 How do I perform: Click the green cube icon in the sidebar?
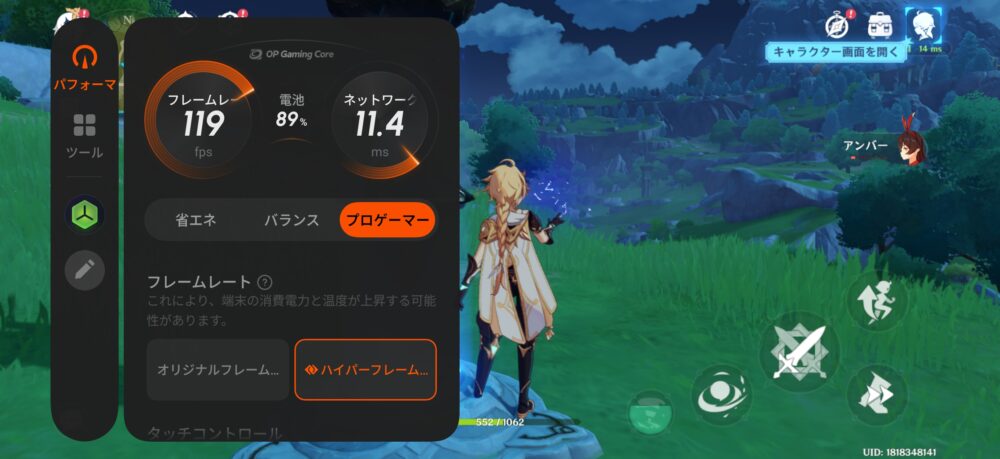[84, 215]
